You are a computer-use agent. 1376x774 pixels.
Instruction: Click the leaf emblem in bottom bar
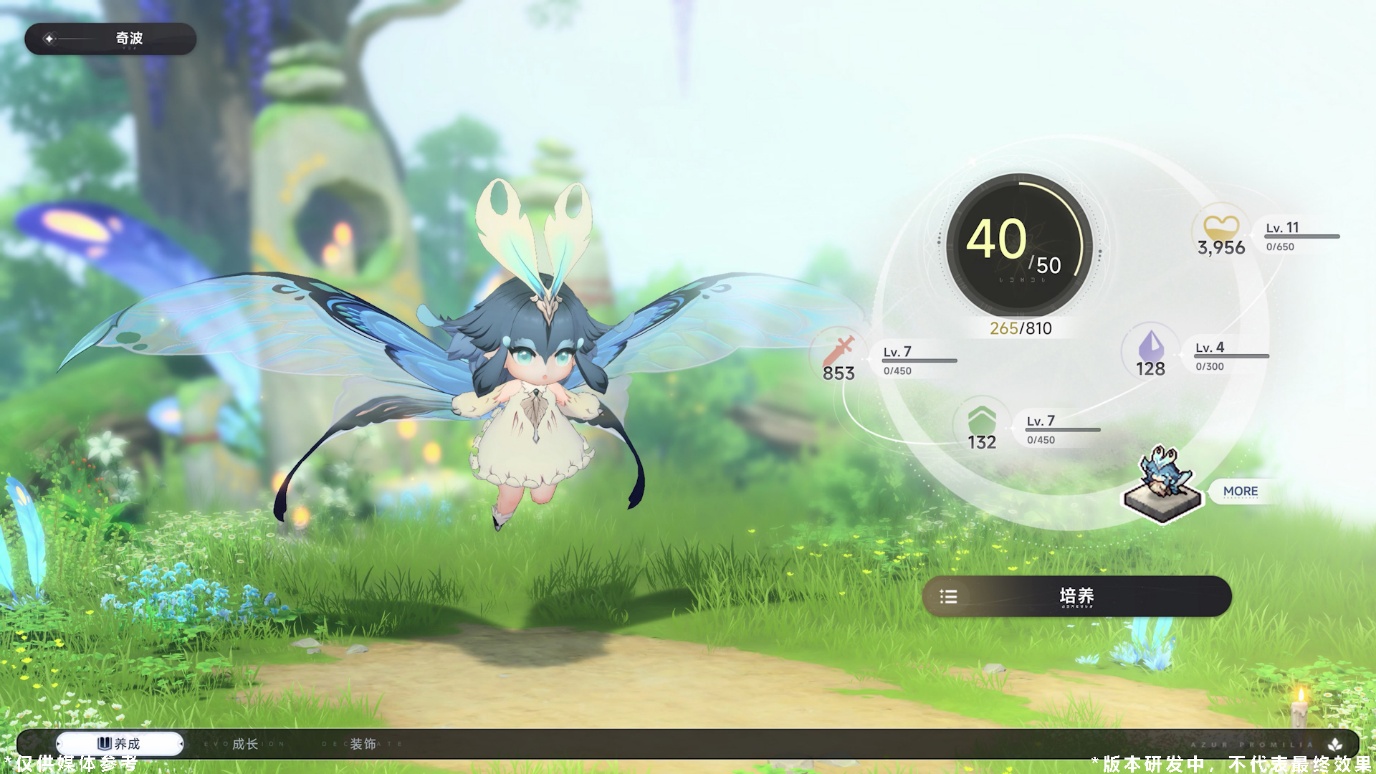click(1334, 745)
